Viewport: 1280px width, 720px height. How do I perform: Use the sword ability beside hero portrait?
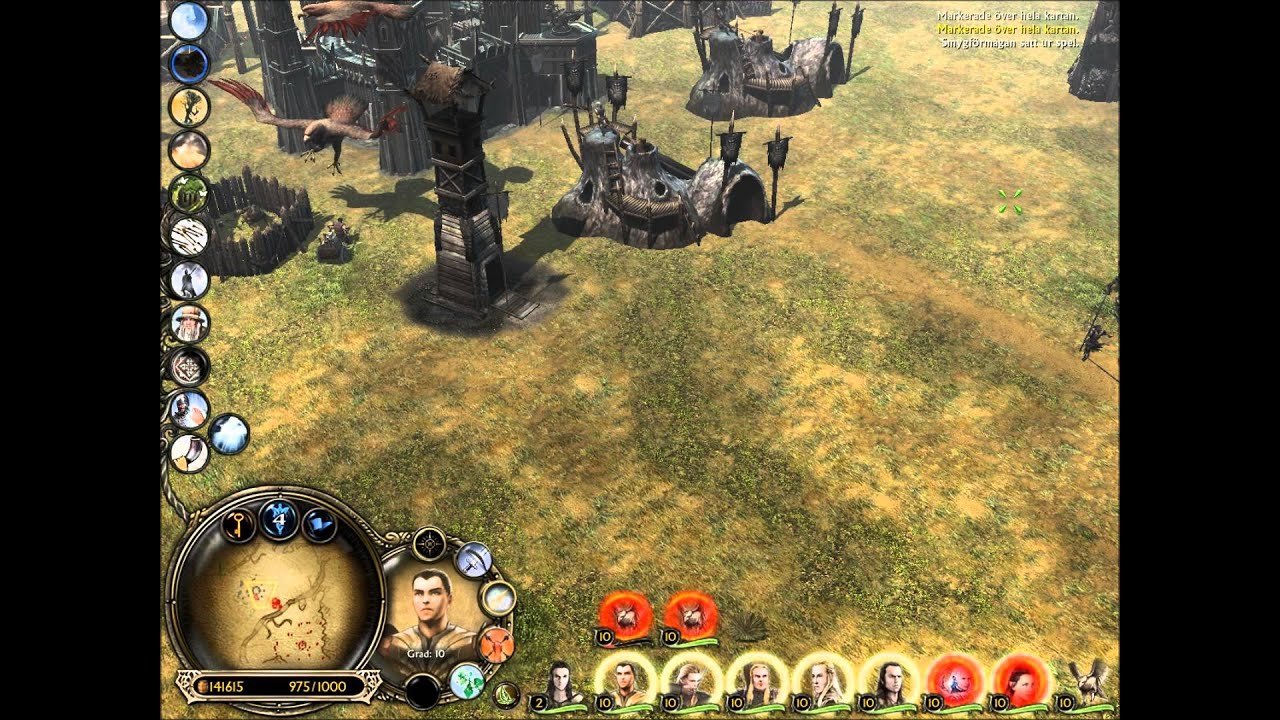pyautogui.click(x=473, y=560)
